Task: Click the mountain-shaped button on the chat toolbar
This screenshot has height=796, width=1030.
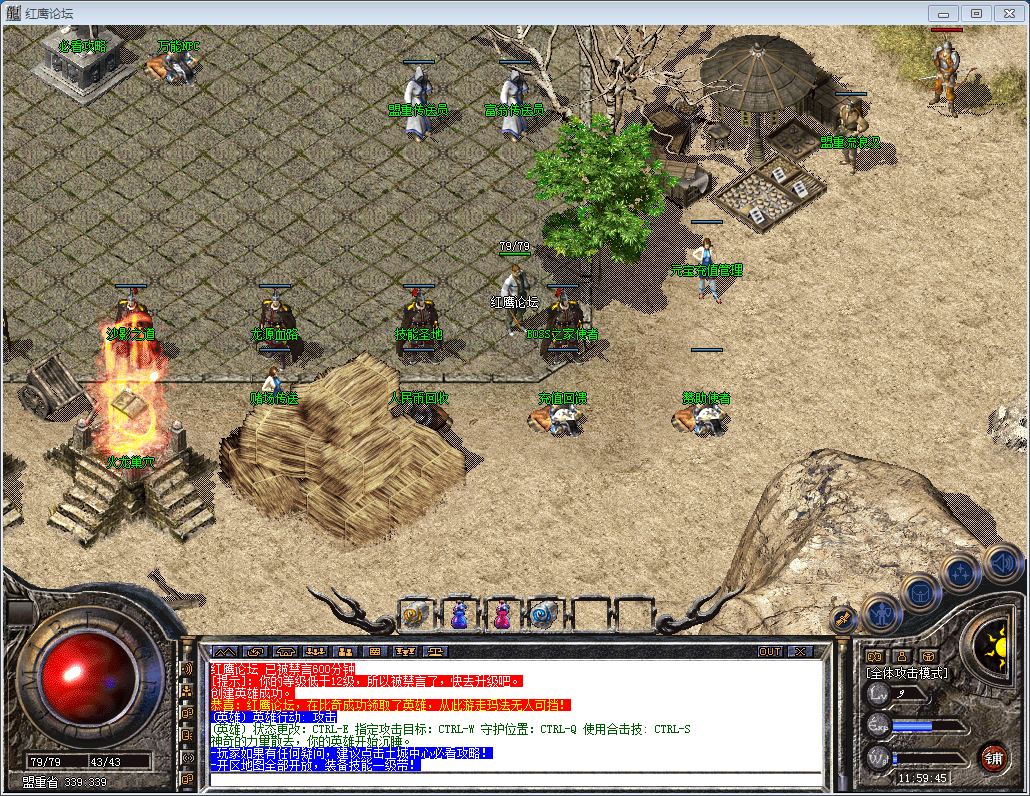Action: [x=224, y=651]
